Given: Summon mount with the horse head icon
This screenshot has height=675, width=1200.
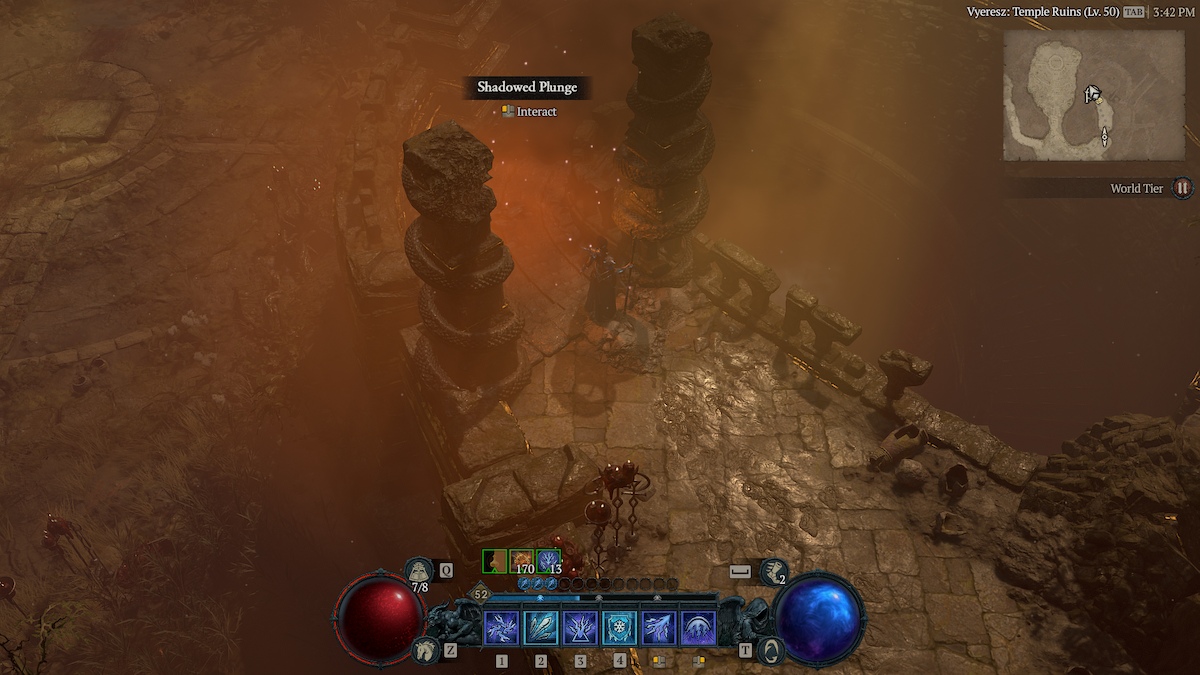Looking at the screenshot, I should 424,651.
